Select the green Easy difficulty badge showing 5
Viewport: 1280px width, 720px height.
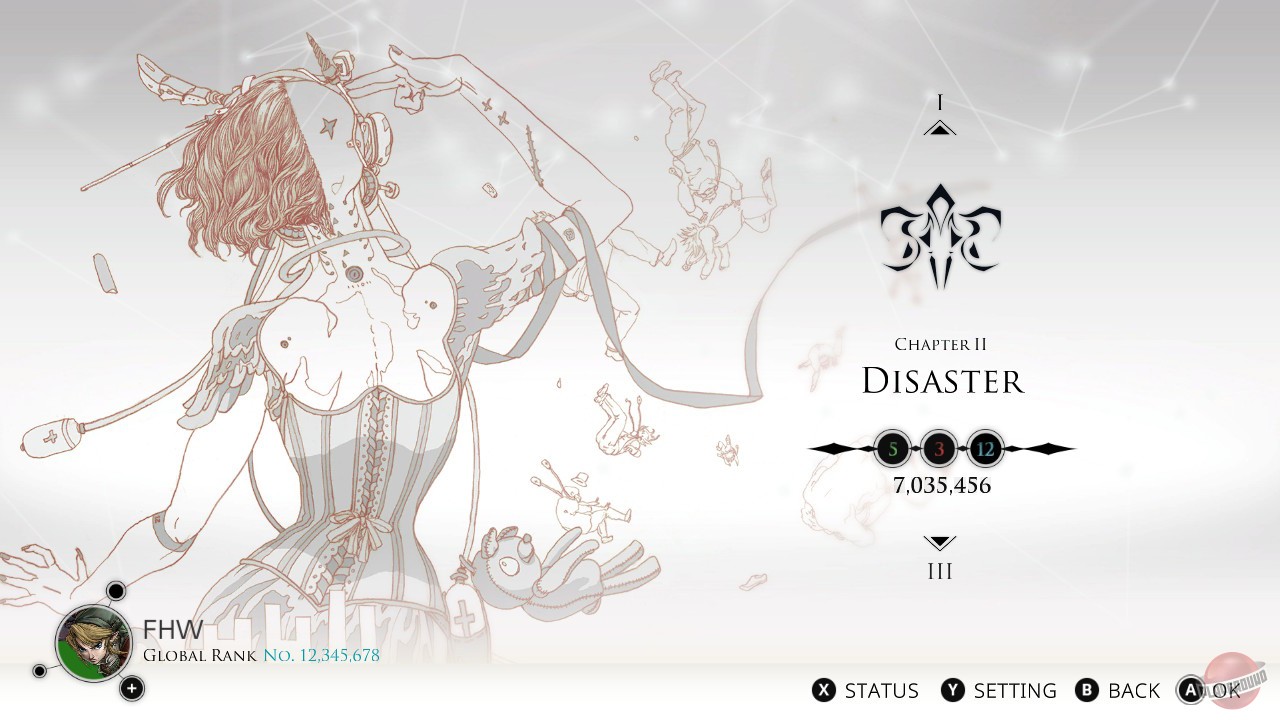893,448
